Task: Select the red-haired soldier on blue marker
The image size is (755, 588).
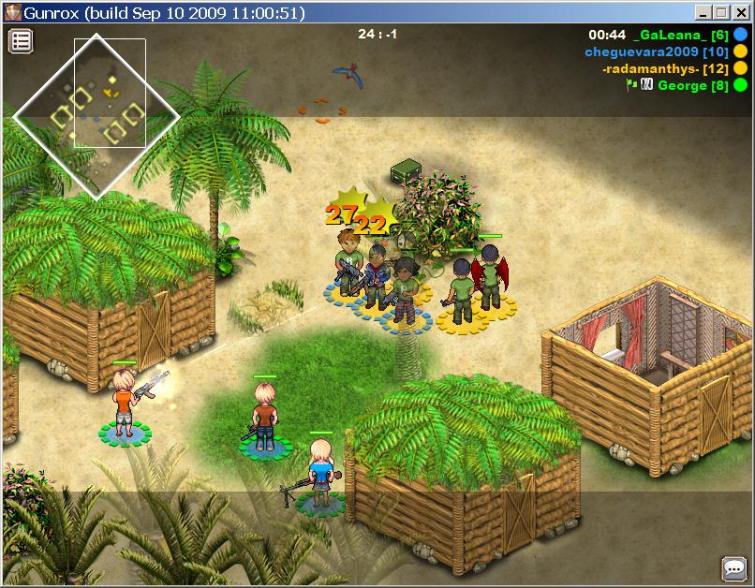Action: (265, 415)
